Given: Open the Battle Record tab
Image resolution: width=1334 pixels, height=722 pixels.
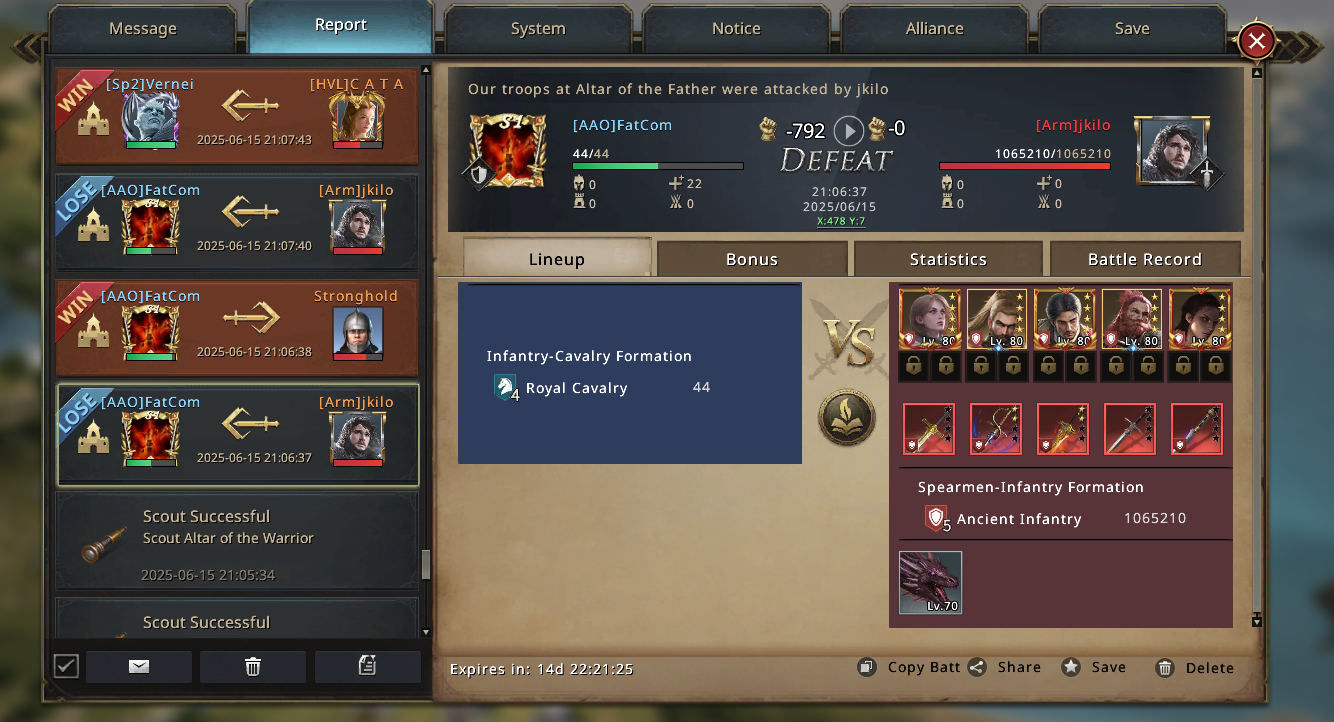Looking at the screenshot, I should tap(1144, 259).
